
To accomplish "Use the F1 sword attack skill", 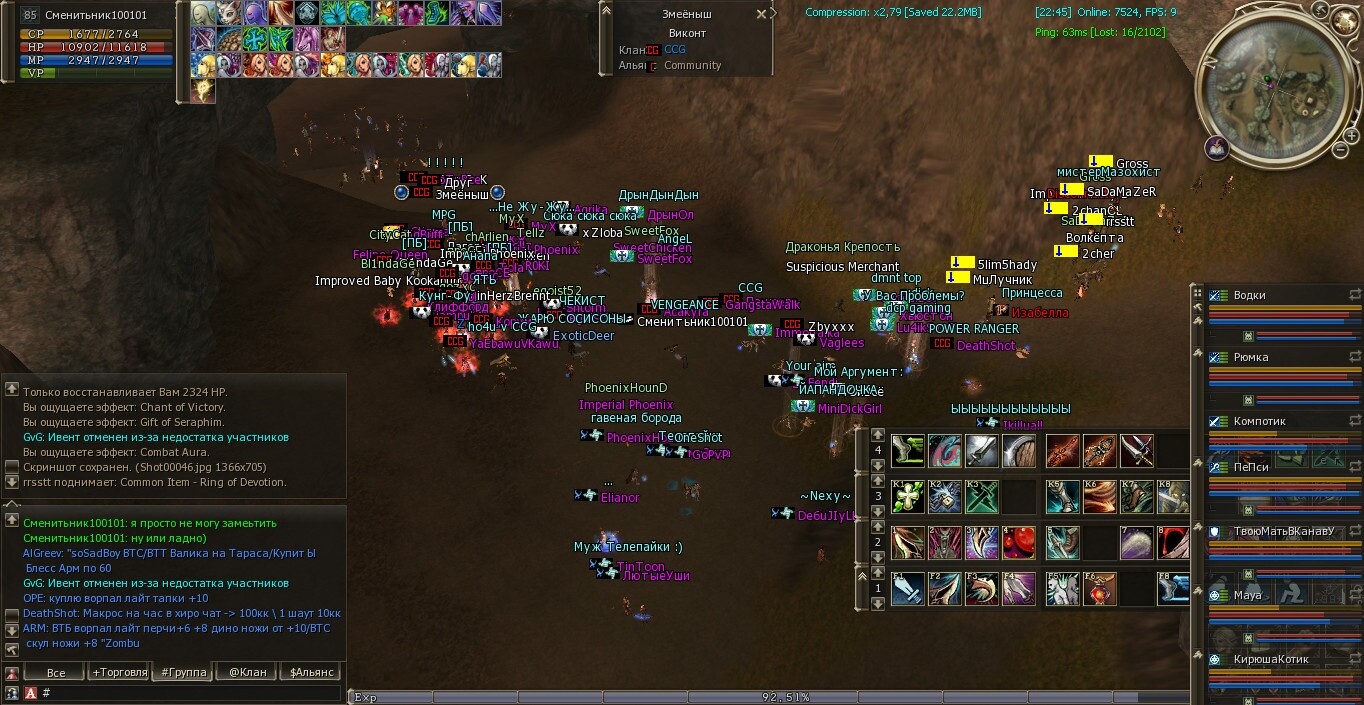I will pyautogui.click(x=908, y=589).
